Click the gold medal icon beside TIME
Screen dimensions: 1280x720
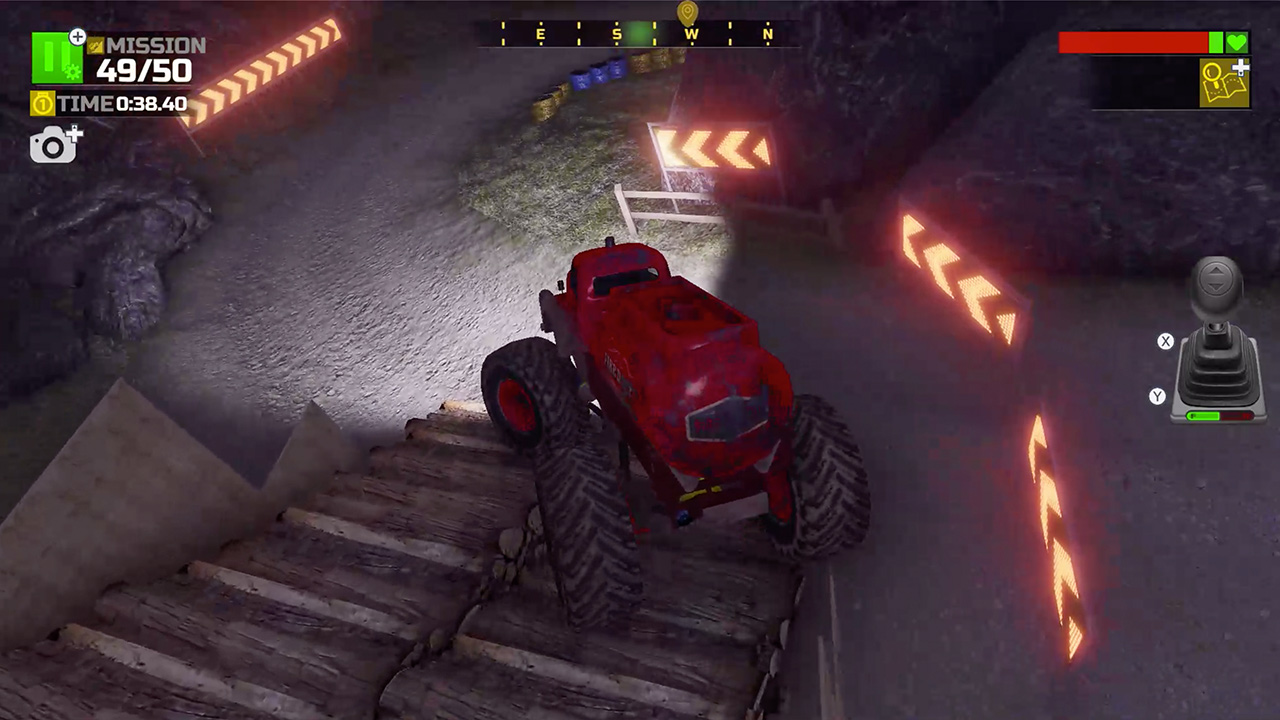[x=42, y=102]
